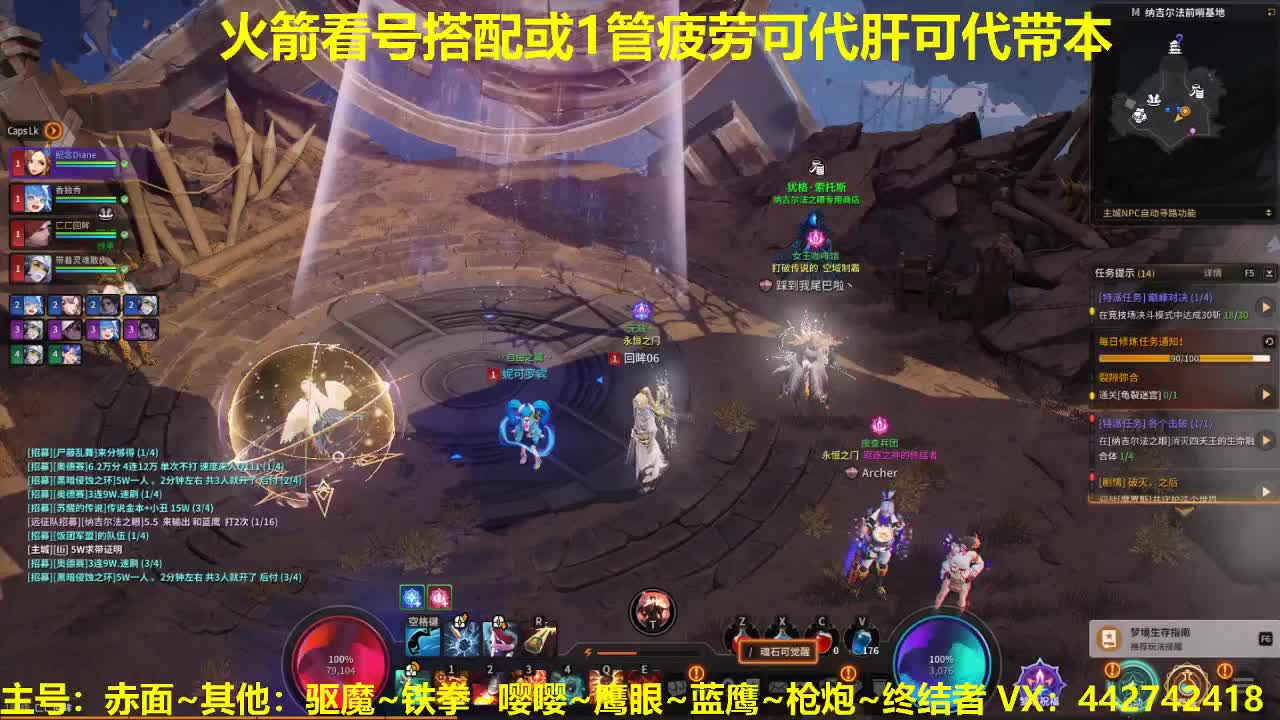Click the tracking arrow for 通关[龟裂迷宫] quest
This screenshot has width=1280, height=720.
click(x=1267, y=394)
